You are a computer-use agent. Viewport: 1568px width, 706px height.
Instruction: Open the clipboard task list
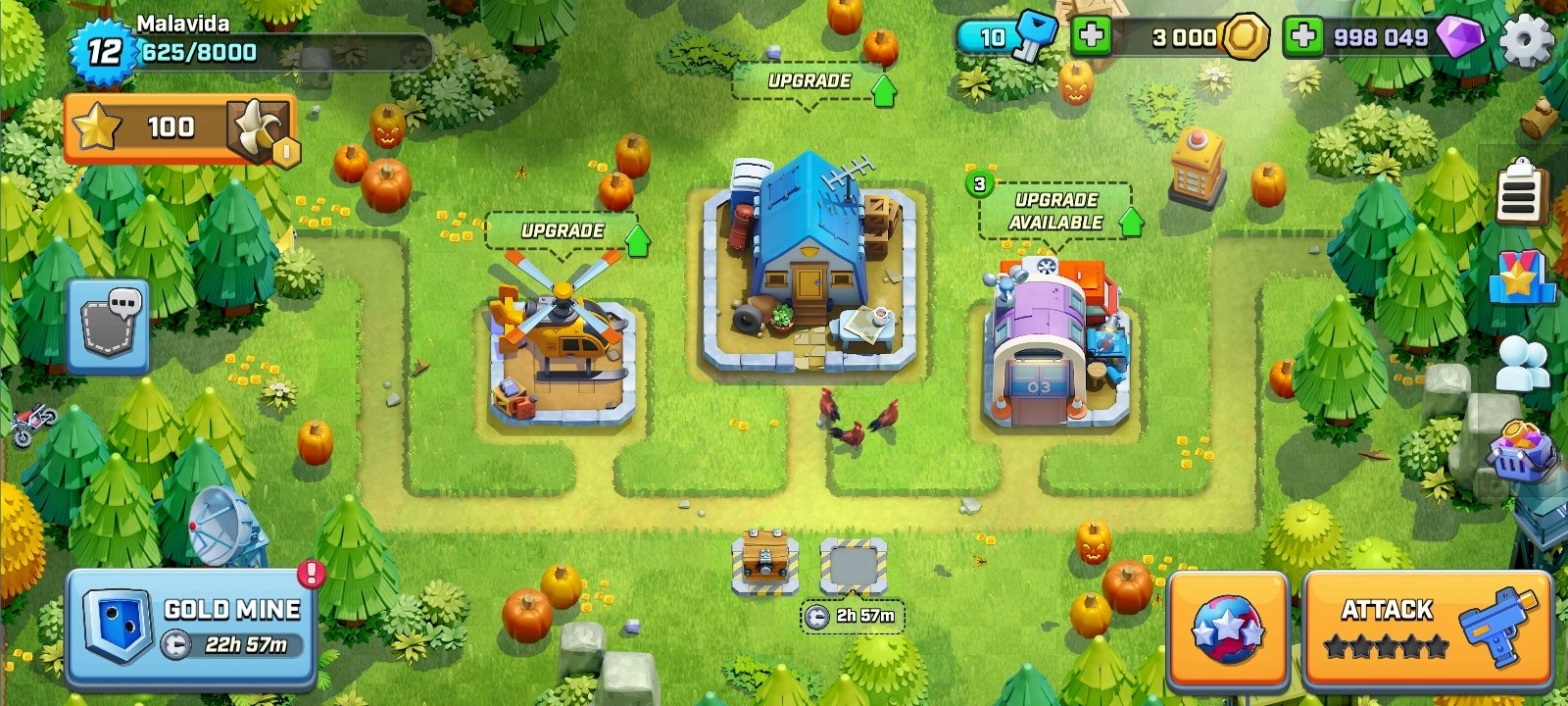click(x=1520, y=193)
